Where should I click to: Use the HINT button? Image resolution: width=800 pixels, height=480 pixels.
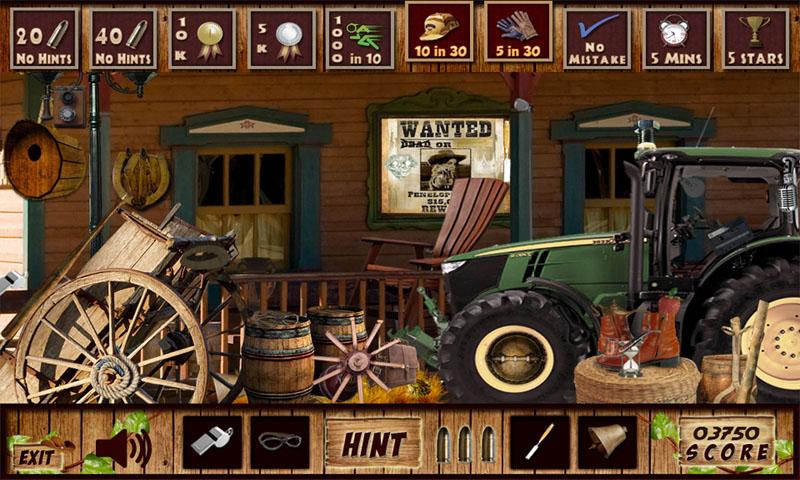point(374,443)
